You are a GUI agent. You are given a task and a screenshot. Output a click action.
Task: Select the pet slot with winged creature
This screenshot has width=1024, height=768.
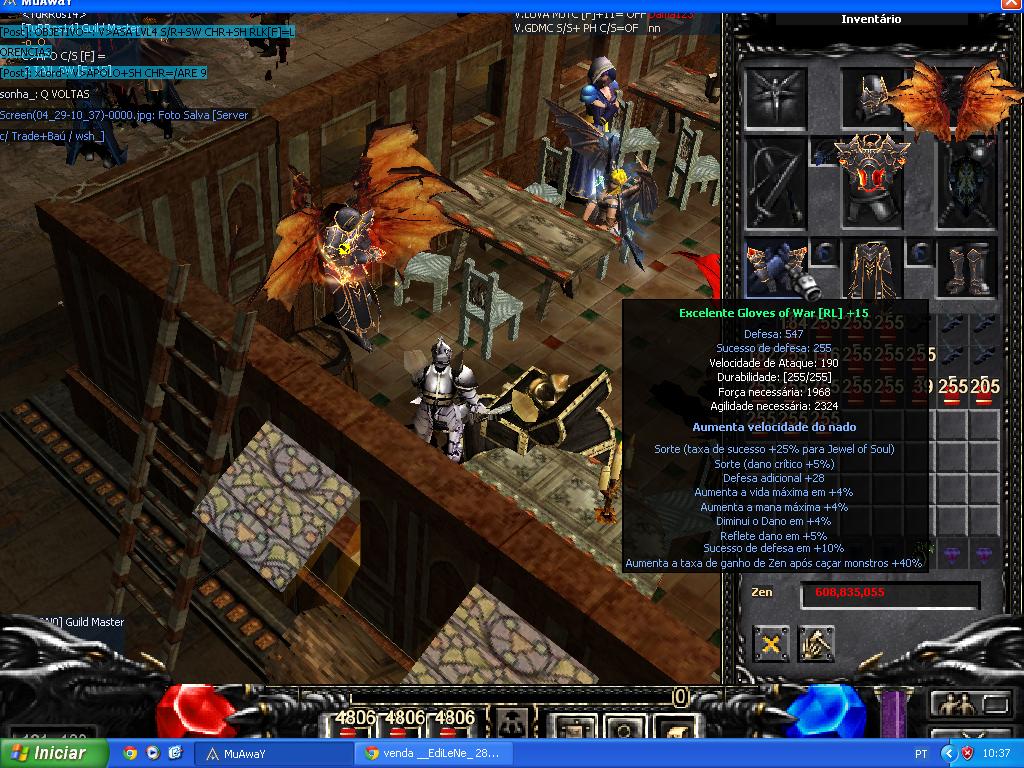click(775, 96)
